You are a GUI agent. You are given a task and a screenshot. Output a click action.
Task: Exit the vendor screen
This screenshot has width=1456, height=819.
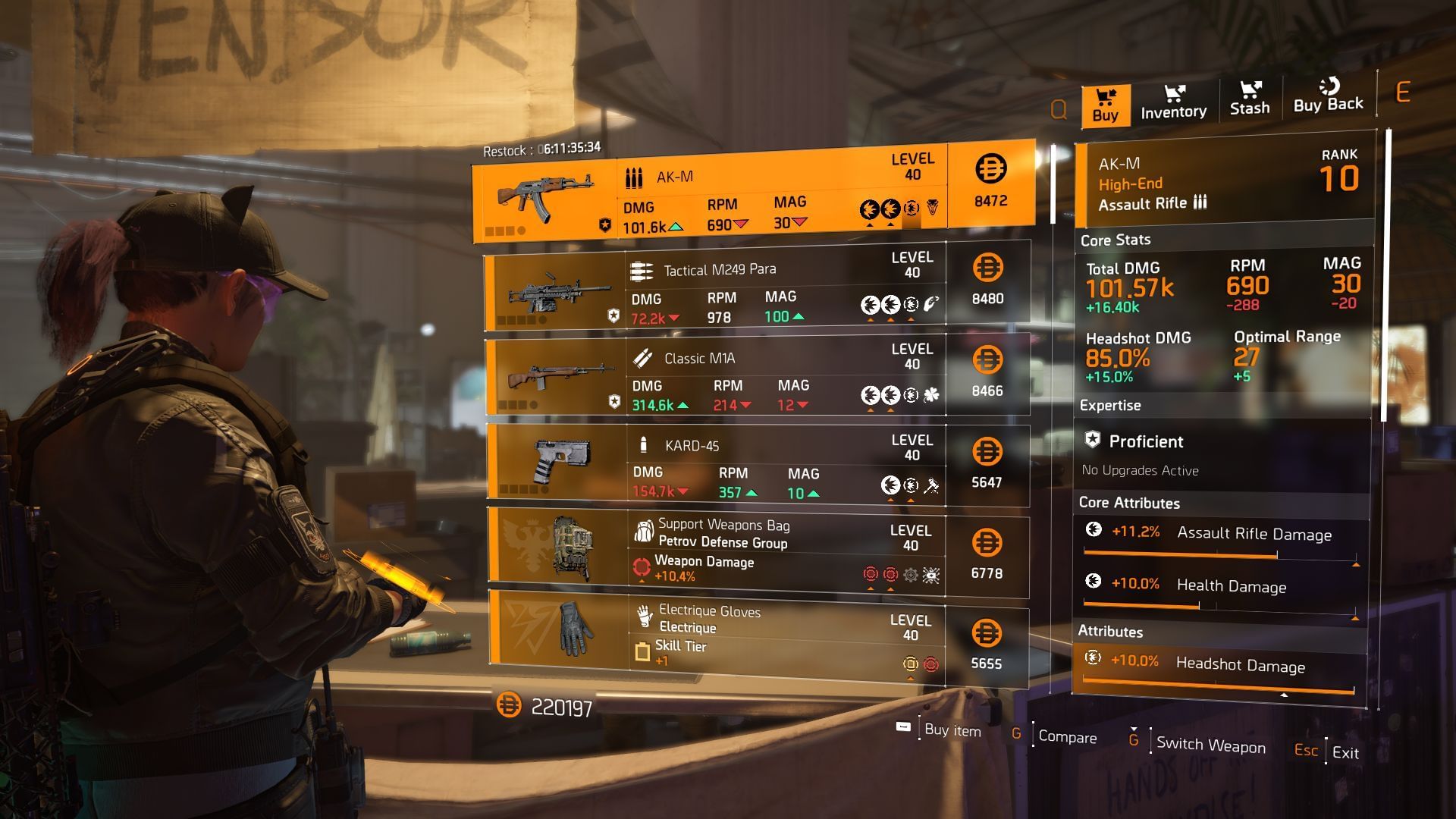(x=1345, y=753)
